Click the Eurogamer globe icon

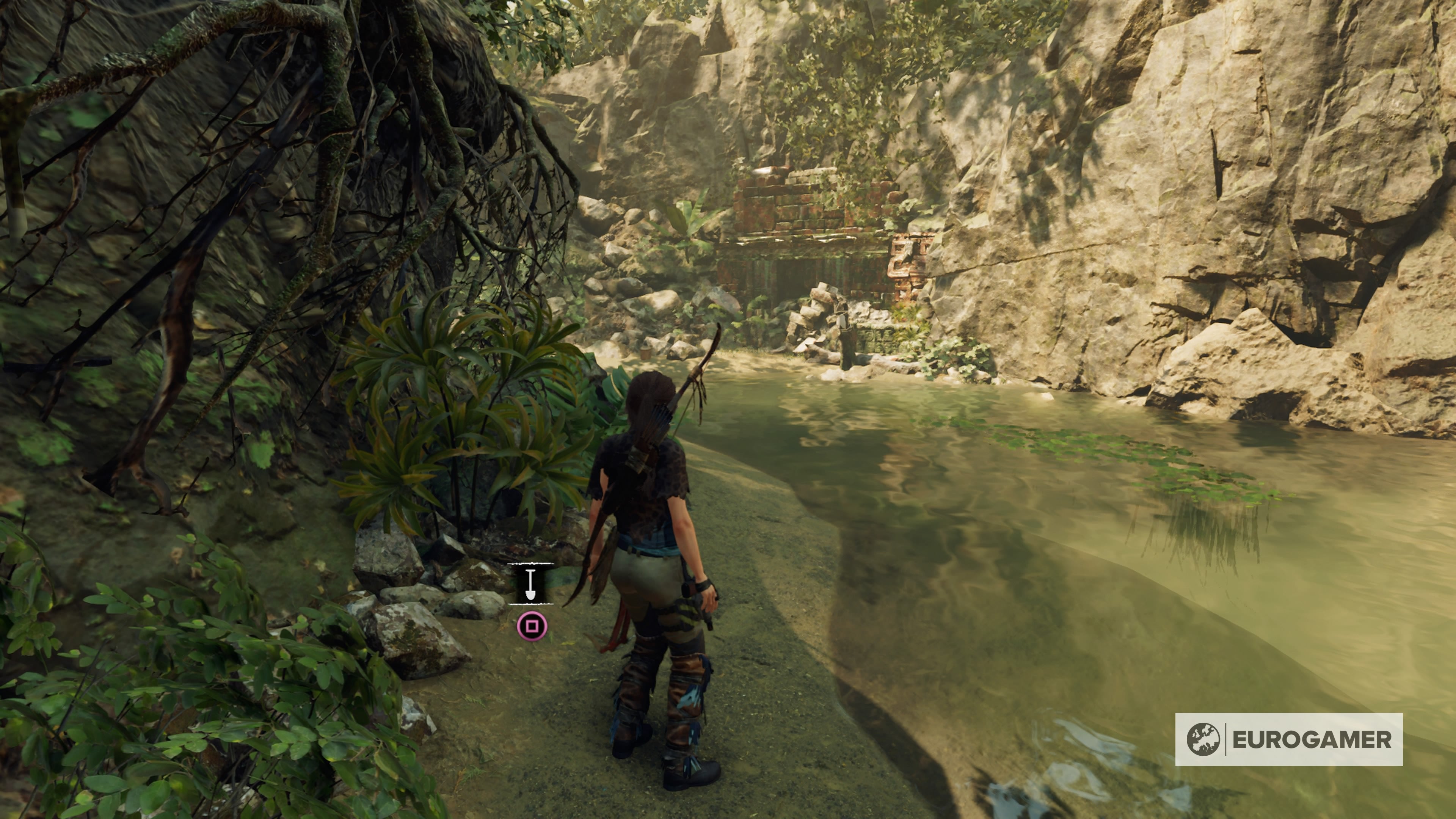tap(1204, 741)
